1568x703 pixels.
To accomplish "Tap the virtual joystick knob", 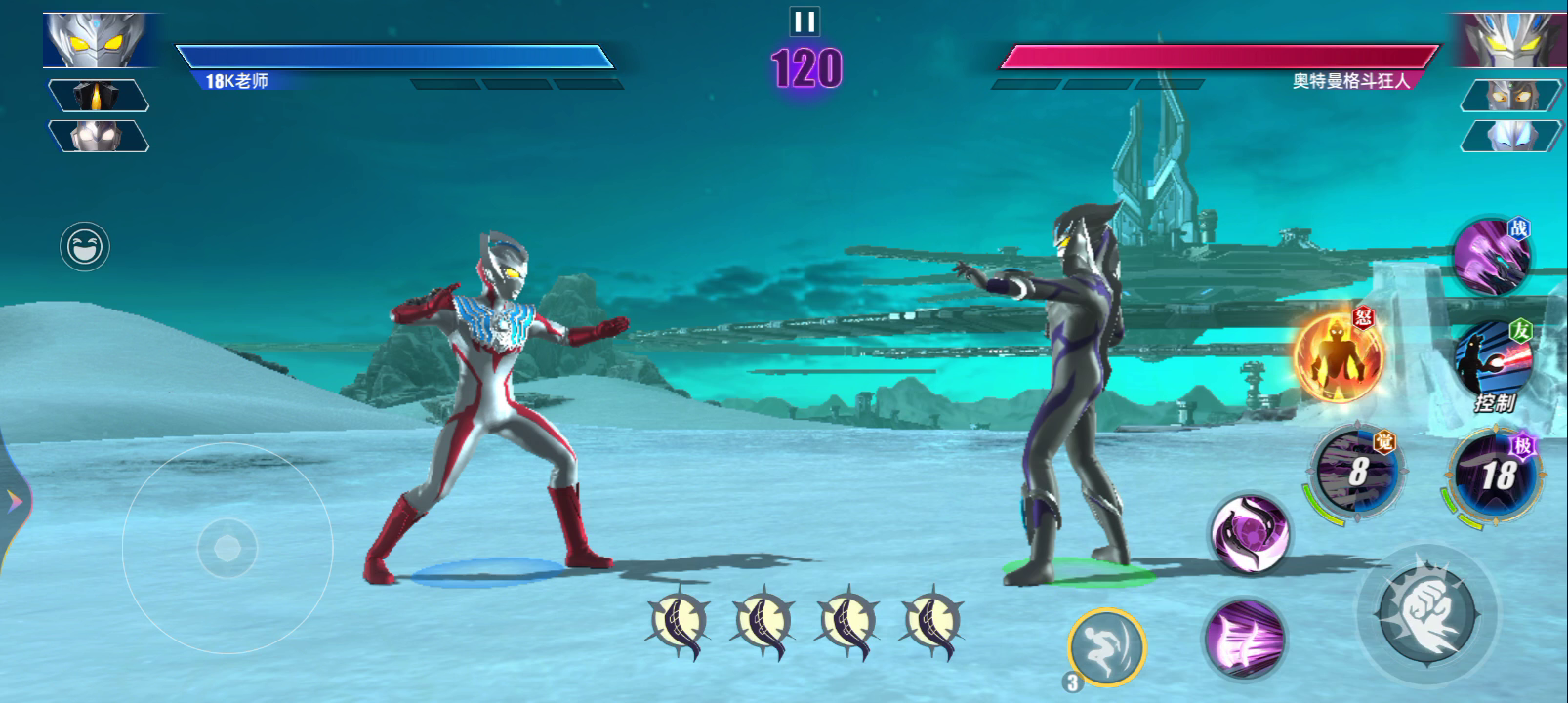I will [x=227, y=548].
